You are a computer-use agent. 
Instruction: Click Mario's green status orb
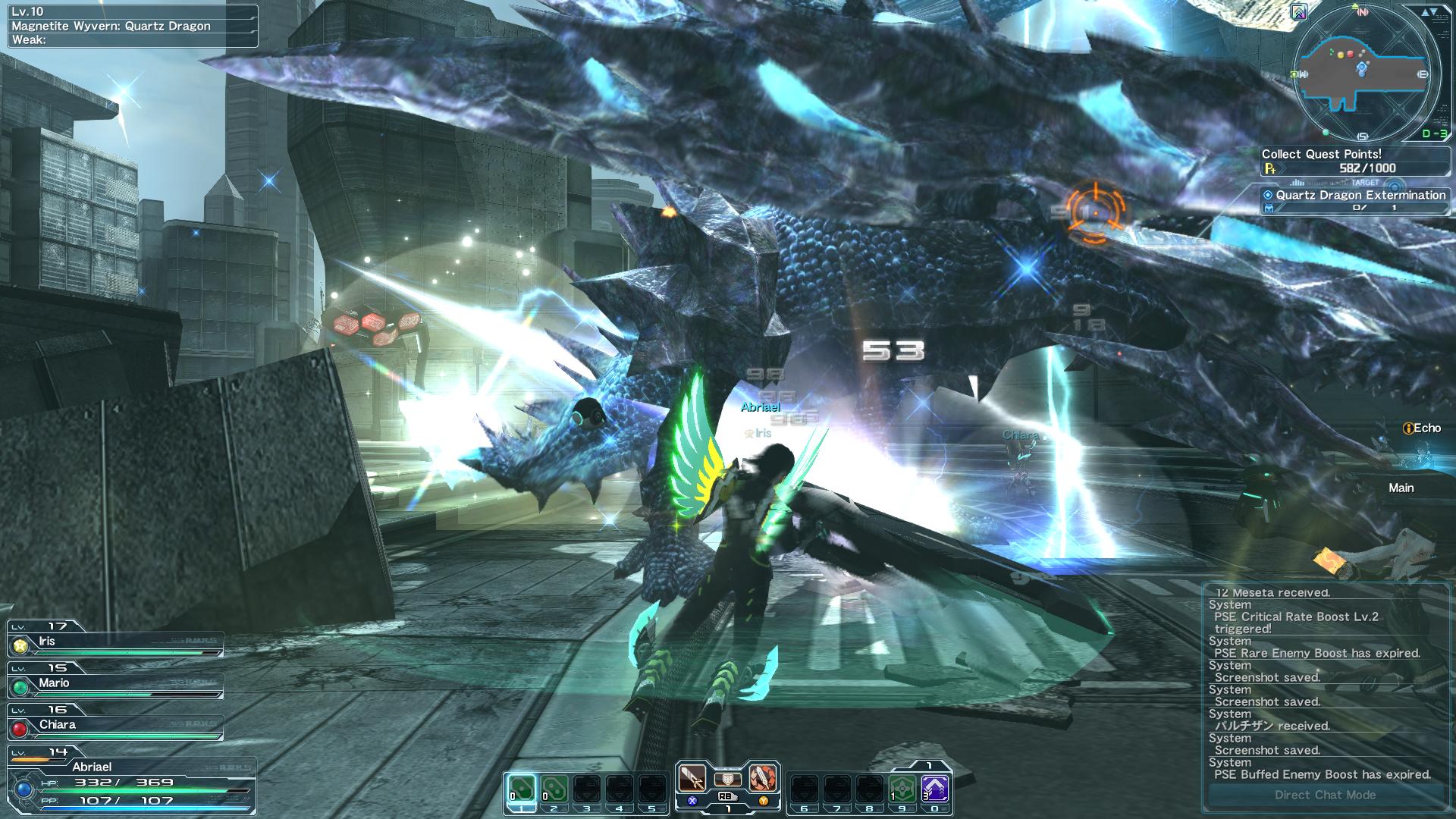(21, 686)
